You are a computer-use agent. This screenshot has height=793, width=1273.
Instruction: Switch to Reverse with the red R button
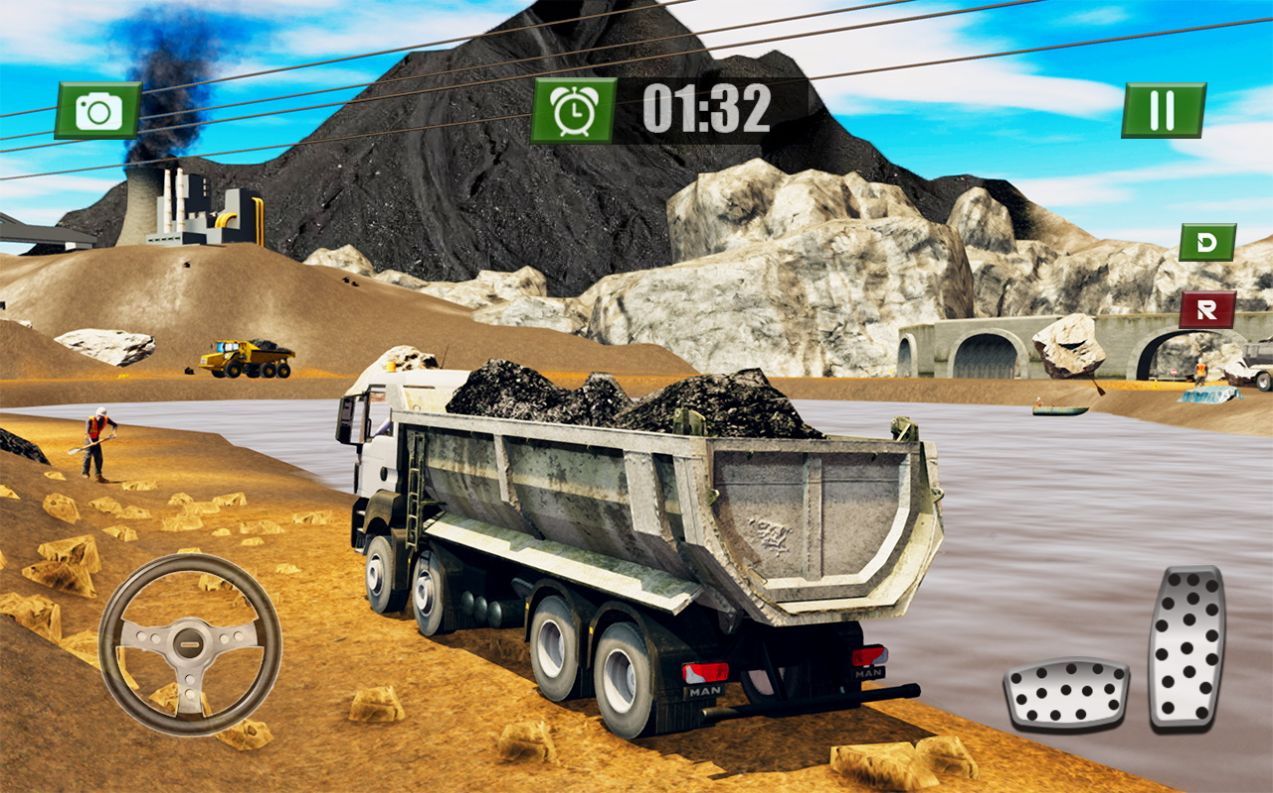[x=1207, y=310]
